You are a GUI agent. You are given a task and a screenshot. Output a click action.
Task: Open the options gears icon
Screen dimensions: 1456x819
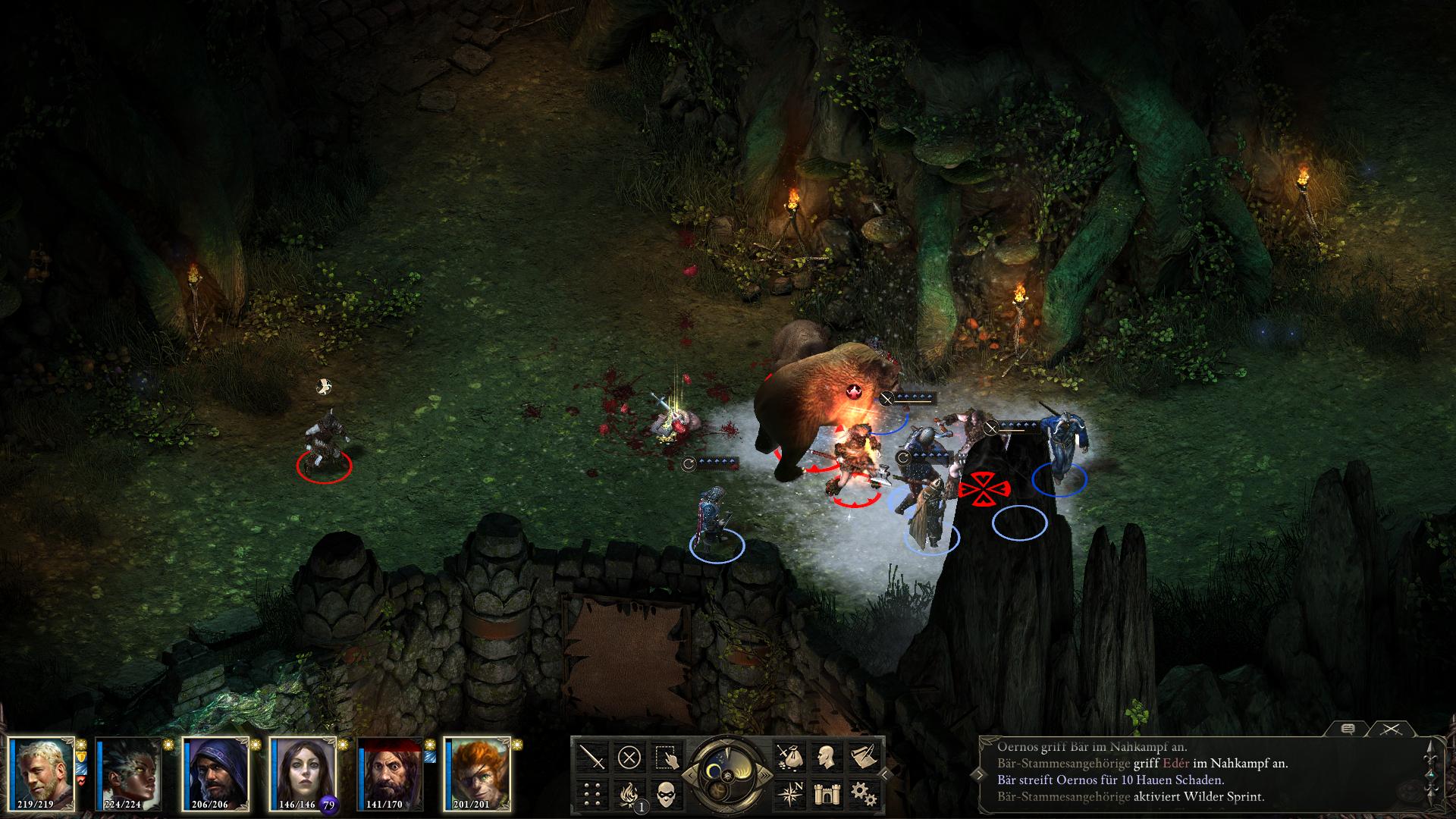863,794
